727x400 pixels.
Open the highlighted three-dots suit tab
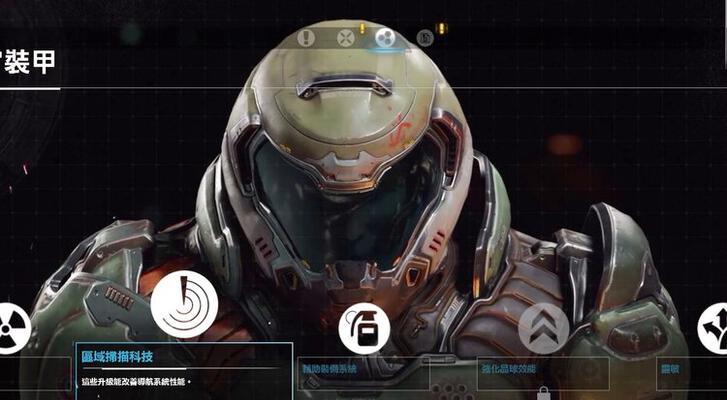[384, 38]
